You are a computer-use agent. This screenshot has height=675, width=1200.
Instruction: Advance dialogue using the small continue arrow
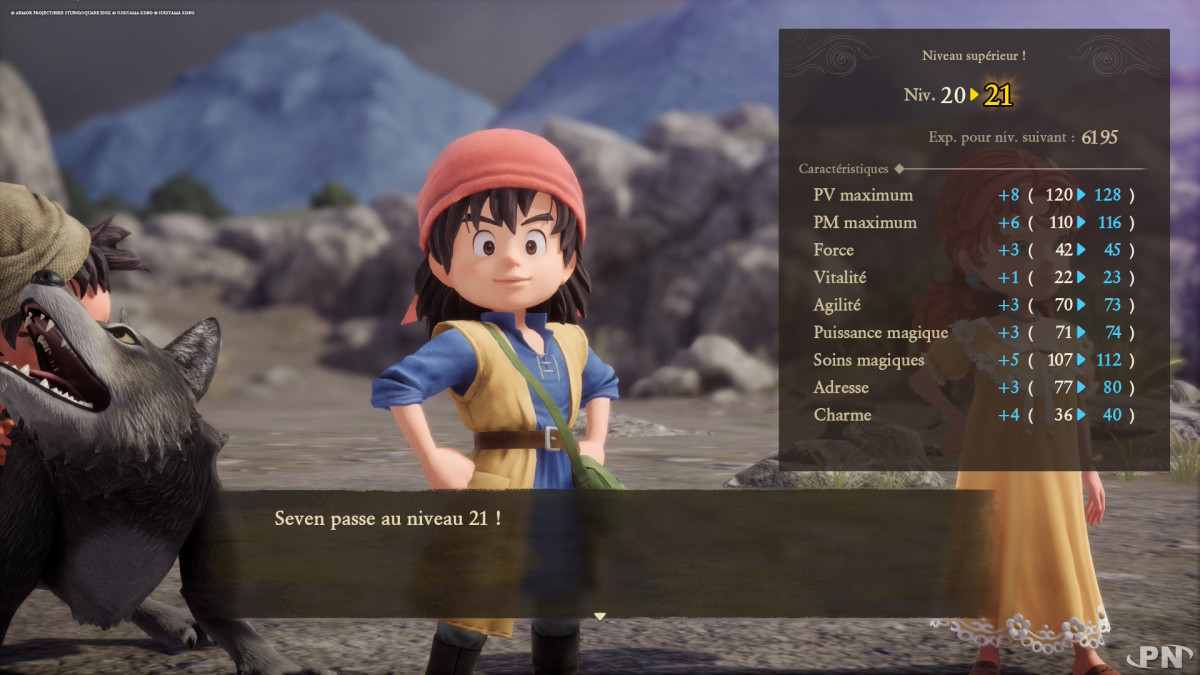[600, 616]
